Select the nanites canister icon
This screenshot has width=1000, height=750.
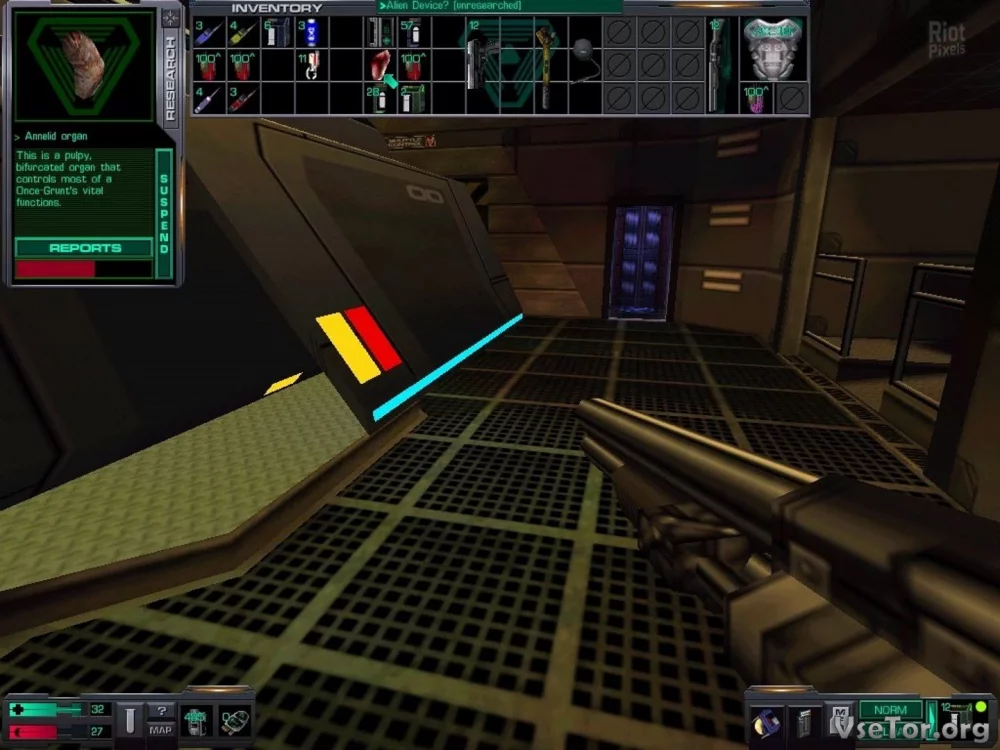194,719
